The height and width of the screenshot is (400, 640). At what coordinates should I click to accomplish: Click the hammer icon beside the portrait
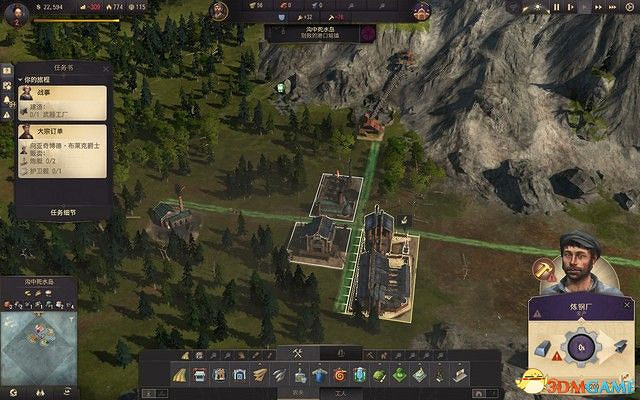tap(544, 268)
